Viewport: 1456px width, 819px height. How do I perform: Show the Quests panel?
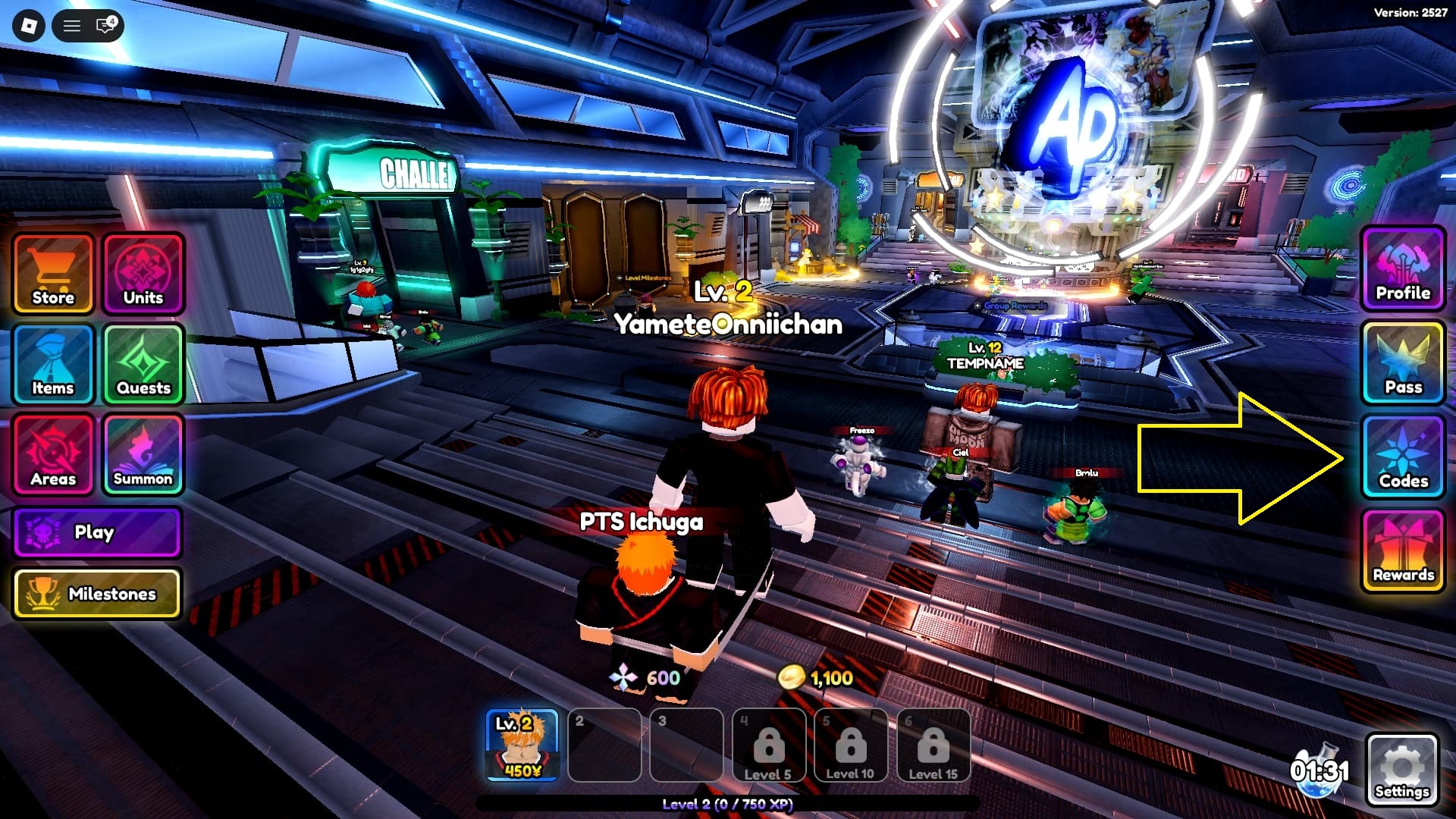143,364
